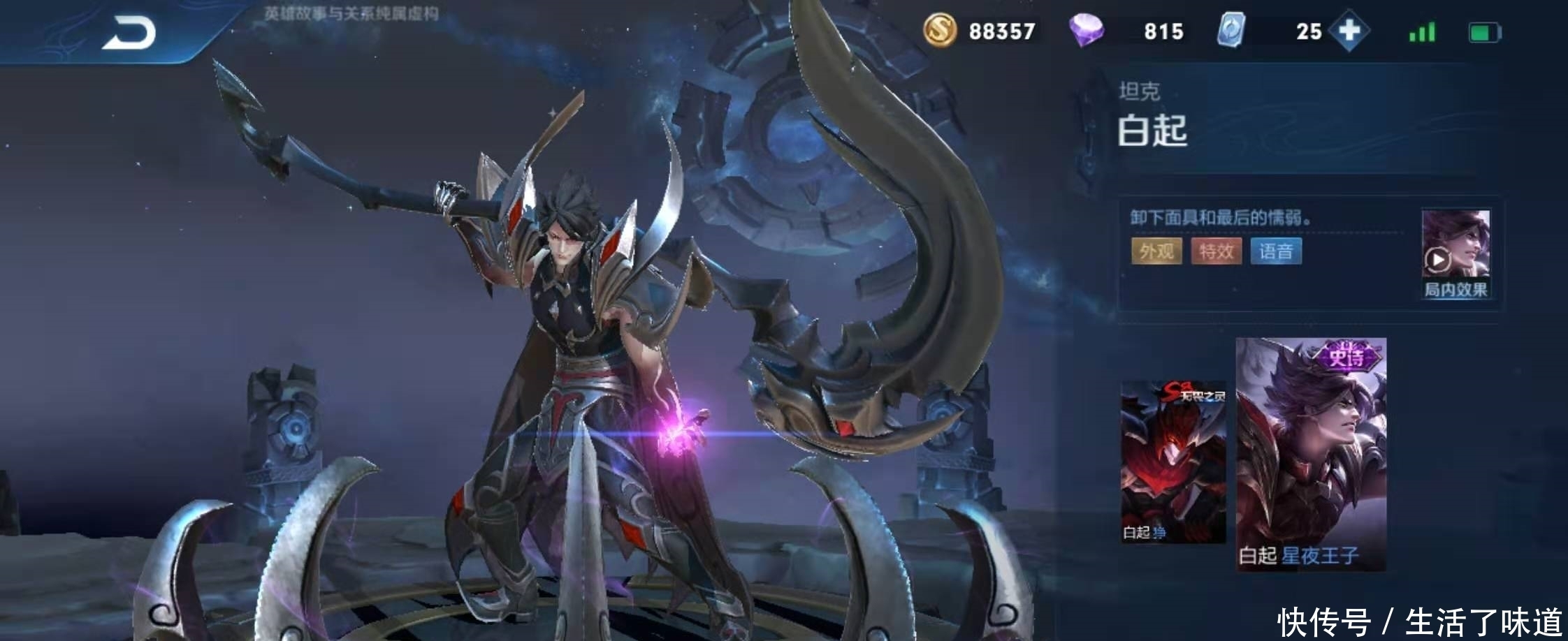Click the 特效 effects tag

1216,251
